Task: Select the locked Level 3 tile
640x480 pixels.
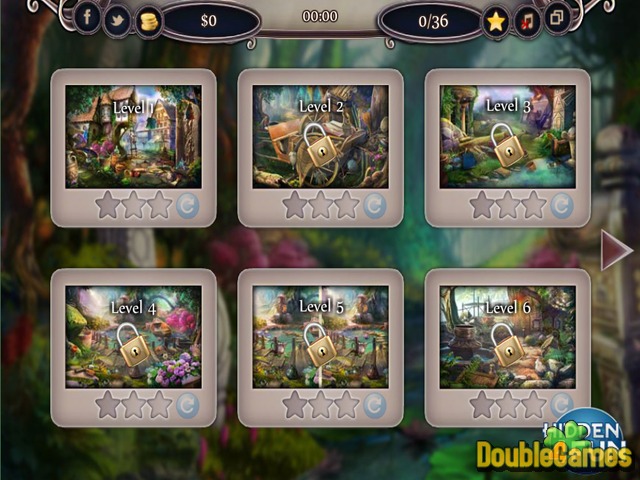Action: coord(507,136)
